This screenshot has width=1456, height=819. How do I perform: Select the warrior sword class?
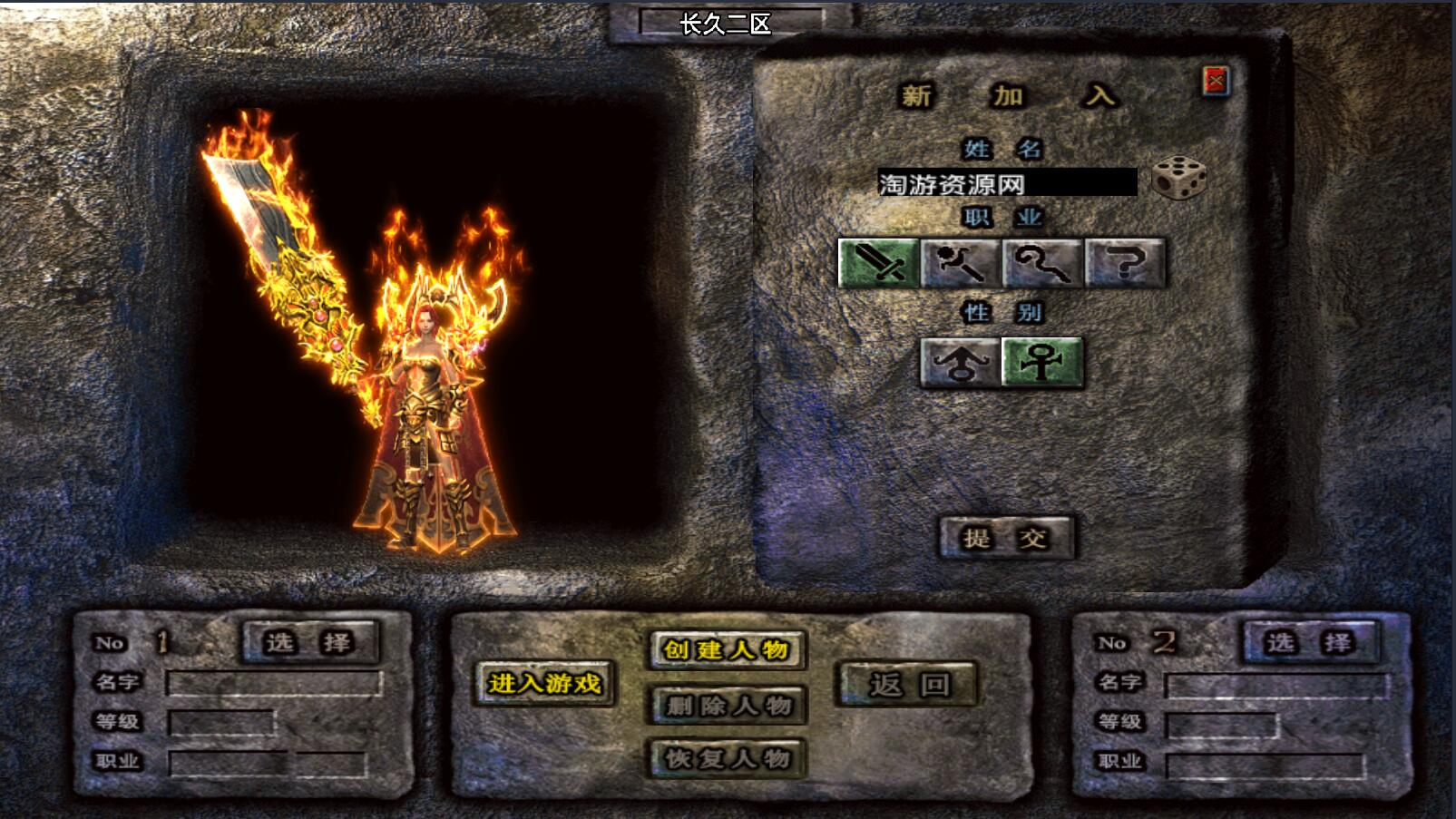(x=878, y=263)
